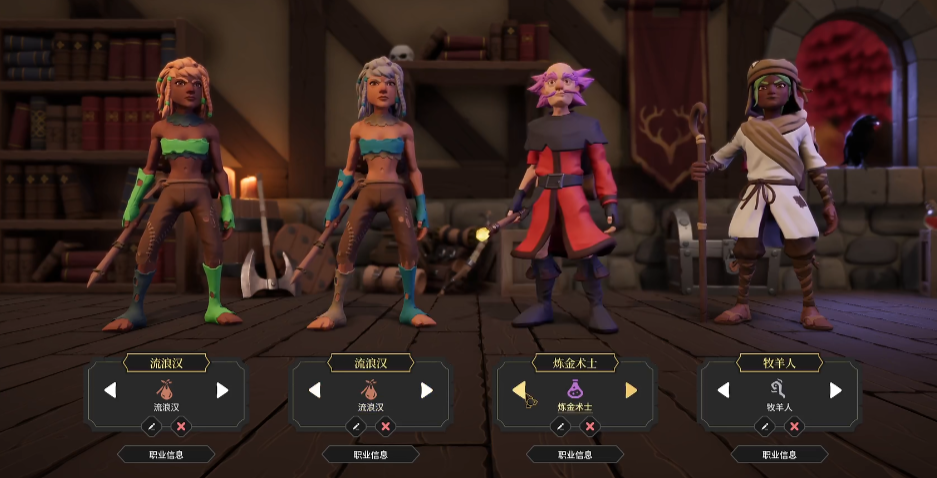Image resolution: width=937 pixels, height=478 pixels.
Task: Cycle to the next class after 牧羊人
Action: click(836, 390)
